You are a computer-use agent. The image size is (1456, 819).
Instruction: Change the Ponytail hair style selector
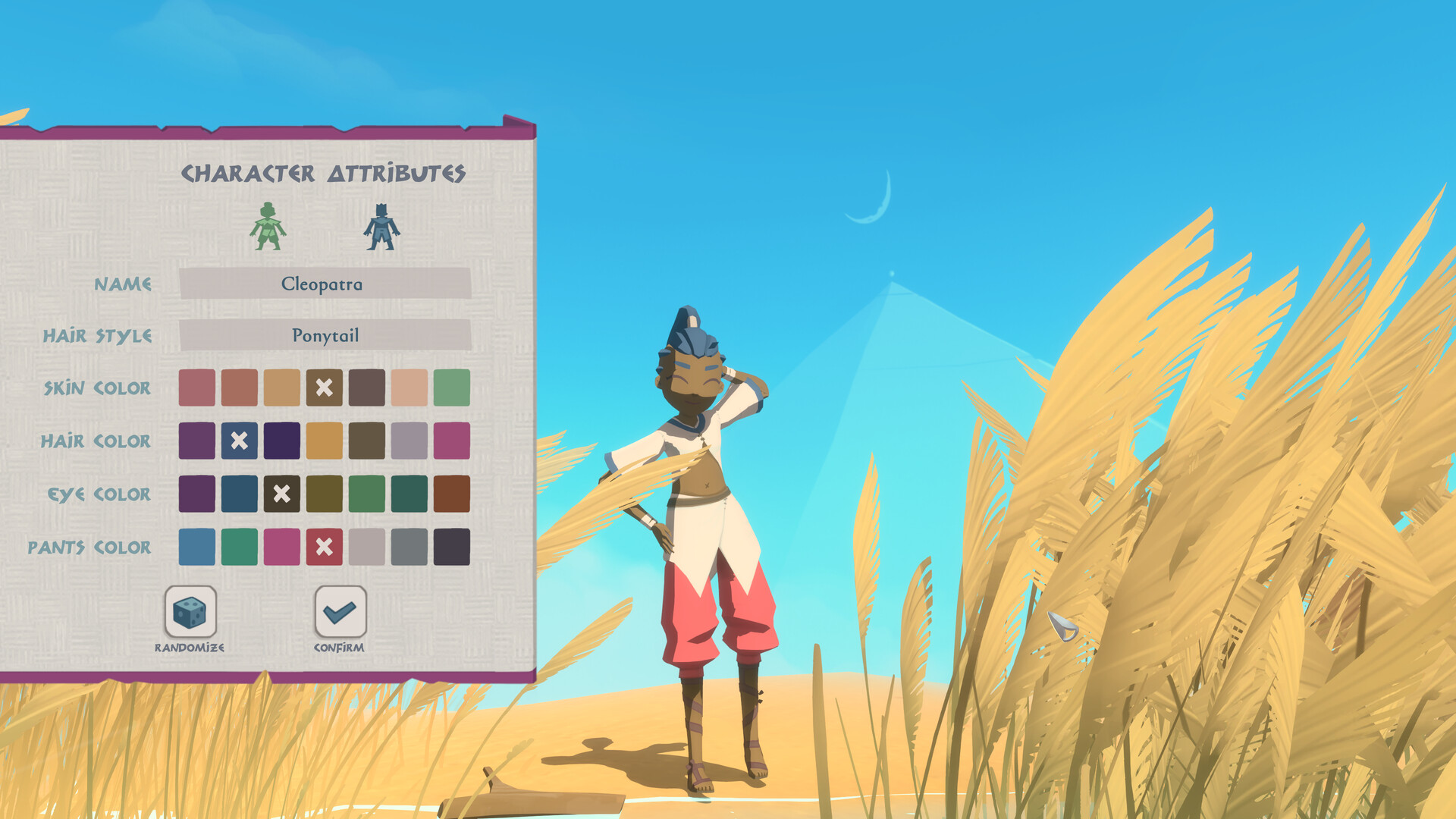tap(325, 335)
